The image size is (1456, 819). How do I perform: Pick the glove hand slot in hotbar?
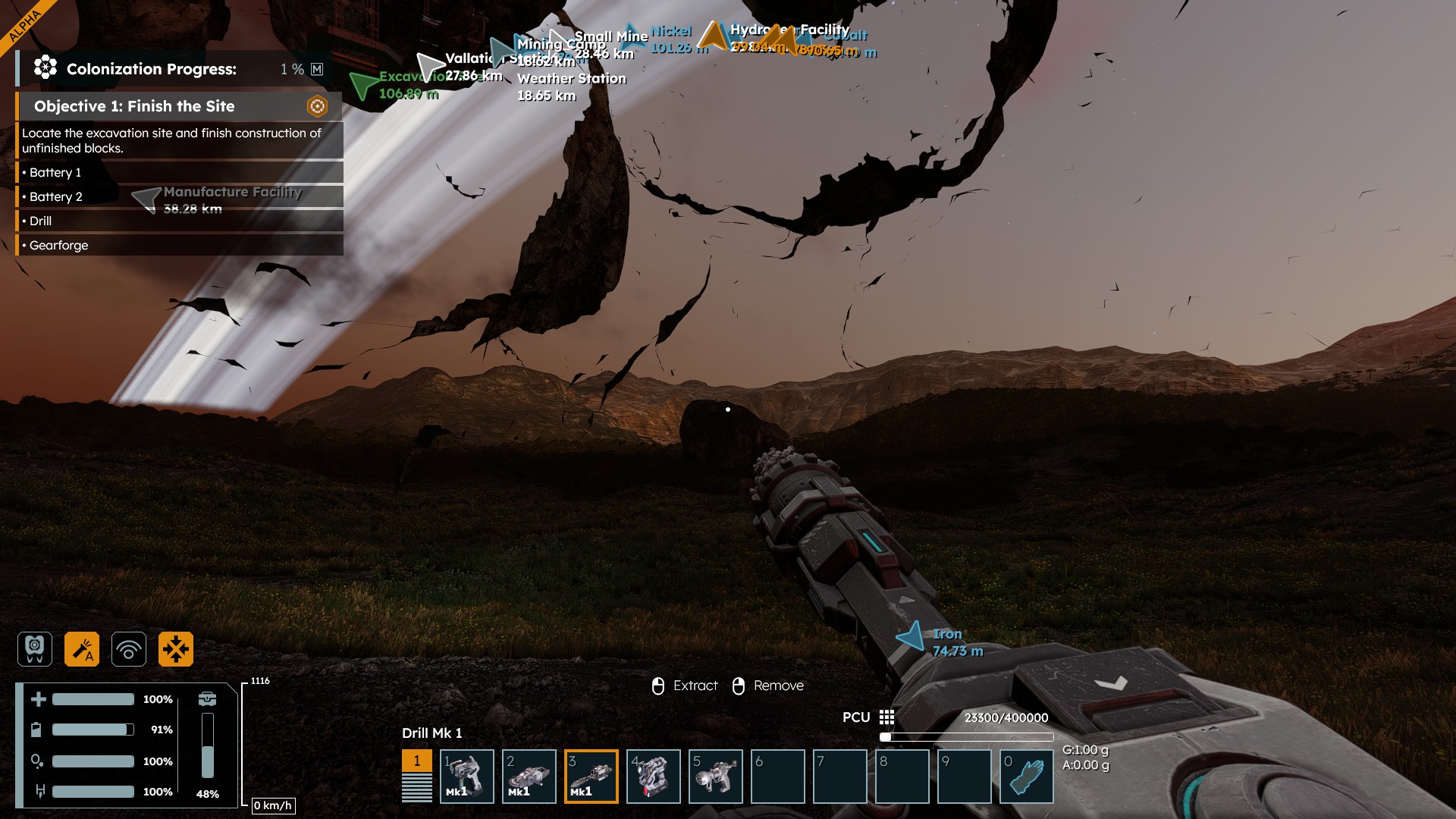[x=1027, y=776]
